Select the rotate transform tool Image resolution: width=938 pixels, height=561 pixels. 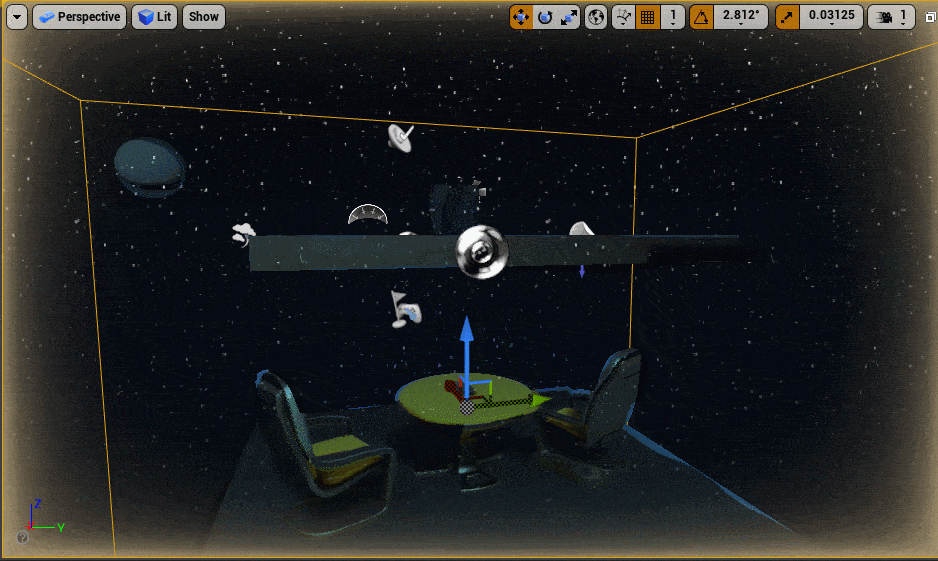click(x=545, y=17)
